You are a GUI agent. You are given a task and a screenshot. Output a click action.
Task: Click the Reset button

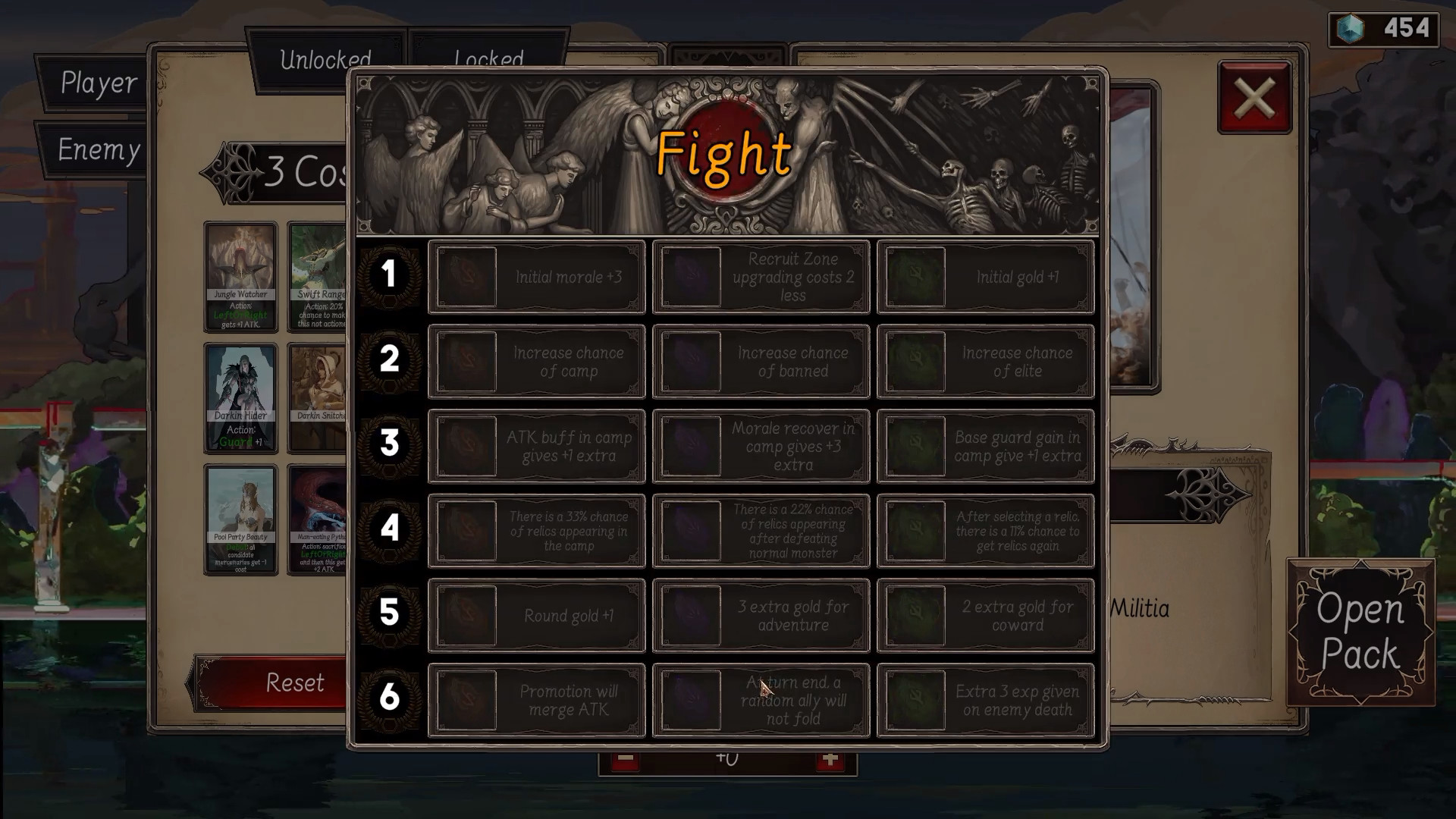(x=294, y=682)
